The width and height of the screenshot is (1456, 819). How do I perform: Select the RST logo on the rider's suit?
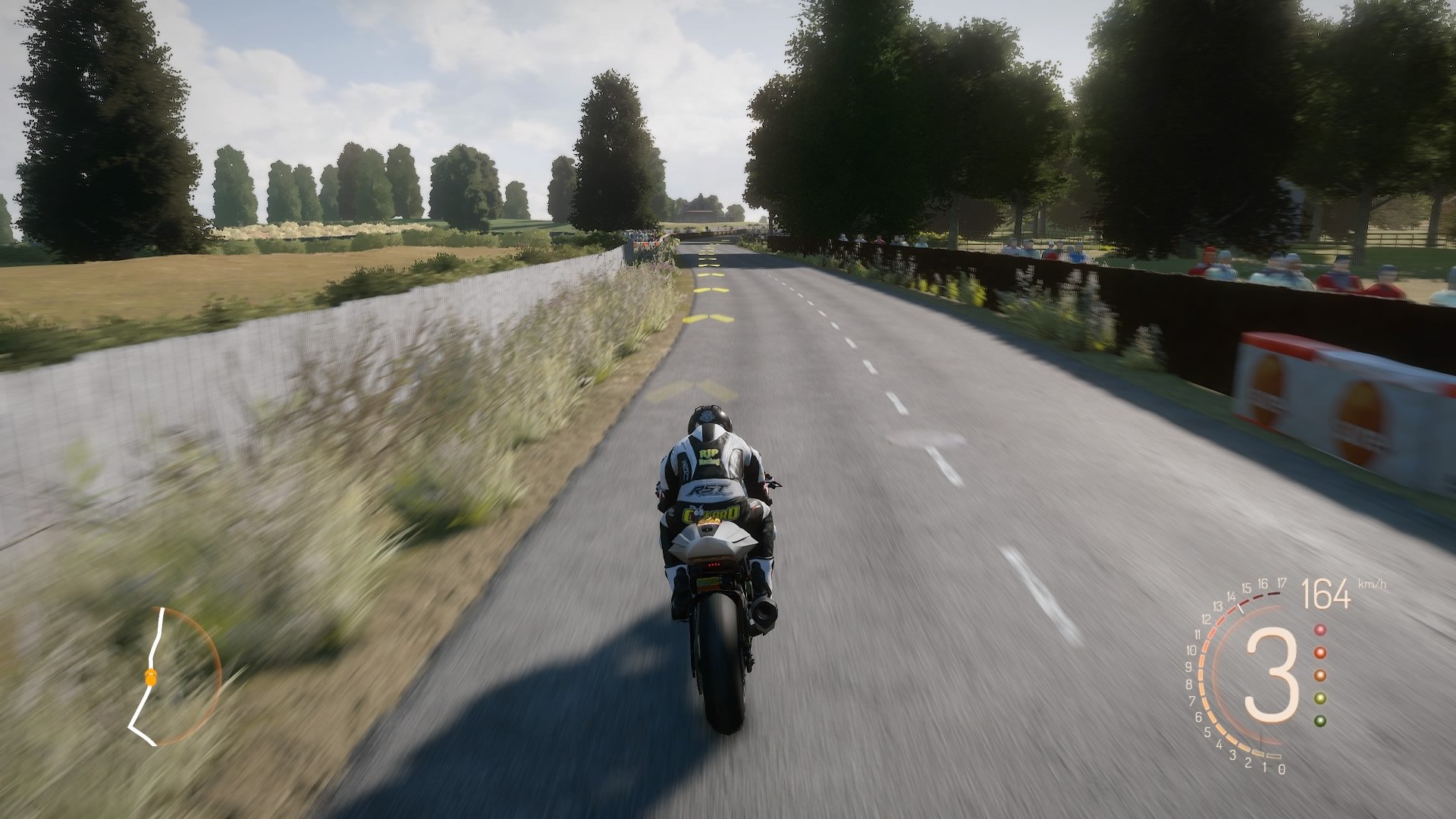tap(707, 489)
